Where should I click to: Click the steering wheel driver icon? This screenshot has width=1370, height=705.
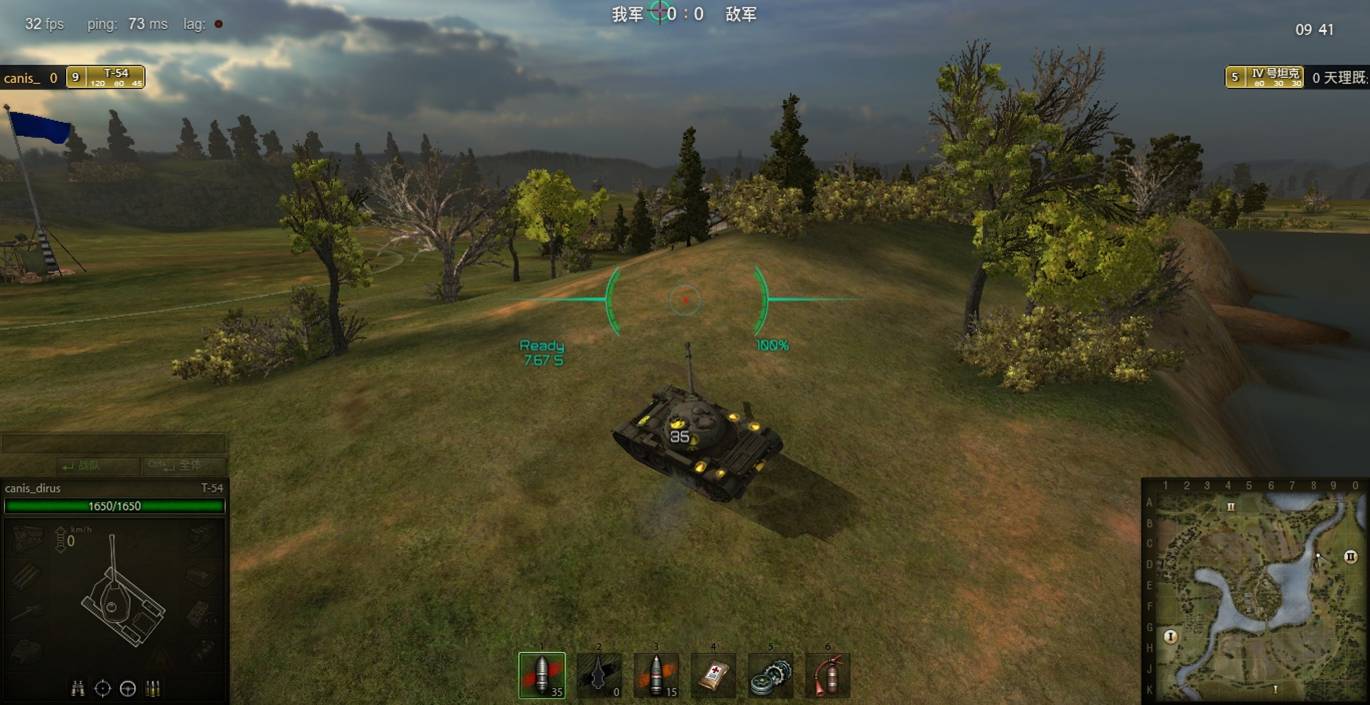click(x=128, y=688)
